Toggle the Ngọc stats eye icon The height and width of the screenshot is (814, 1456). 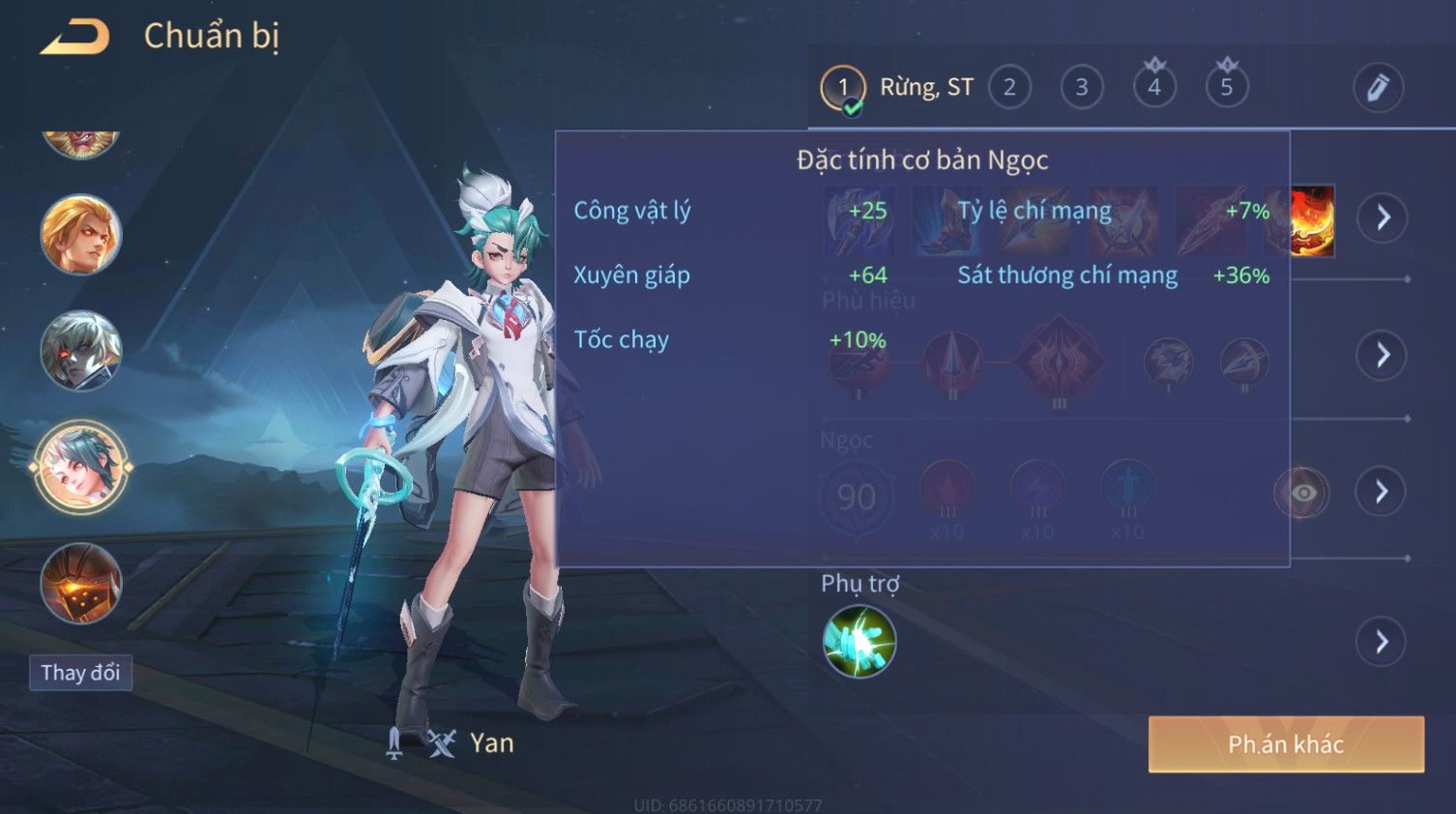click(1302, 493)
